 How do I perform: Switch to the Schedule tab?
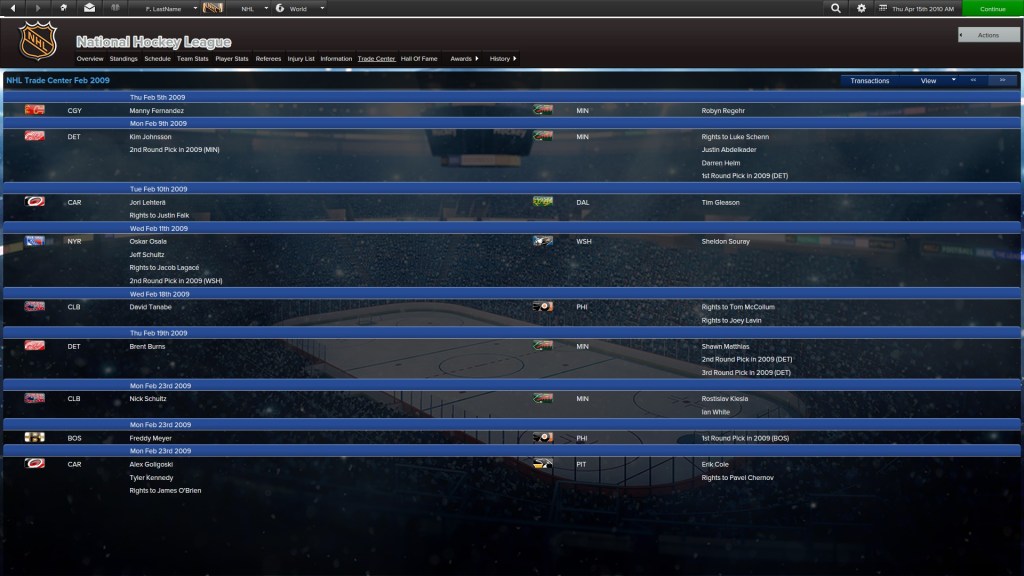[157, 59]
